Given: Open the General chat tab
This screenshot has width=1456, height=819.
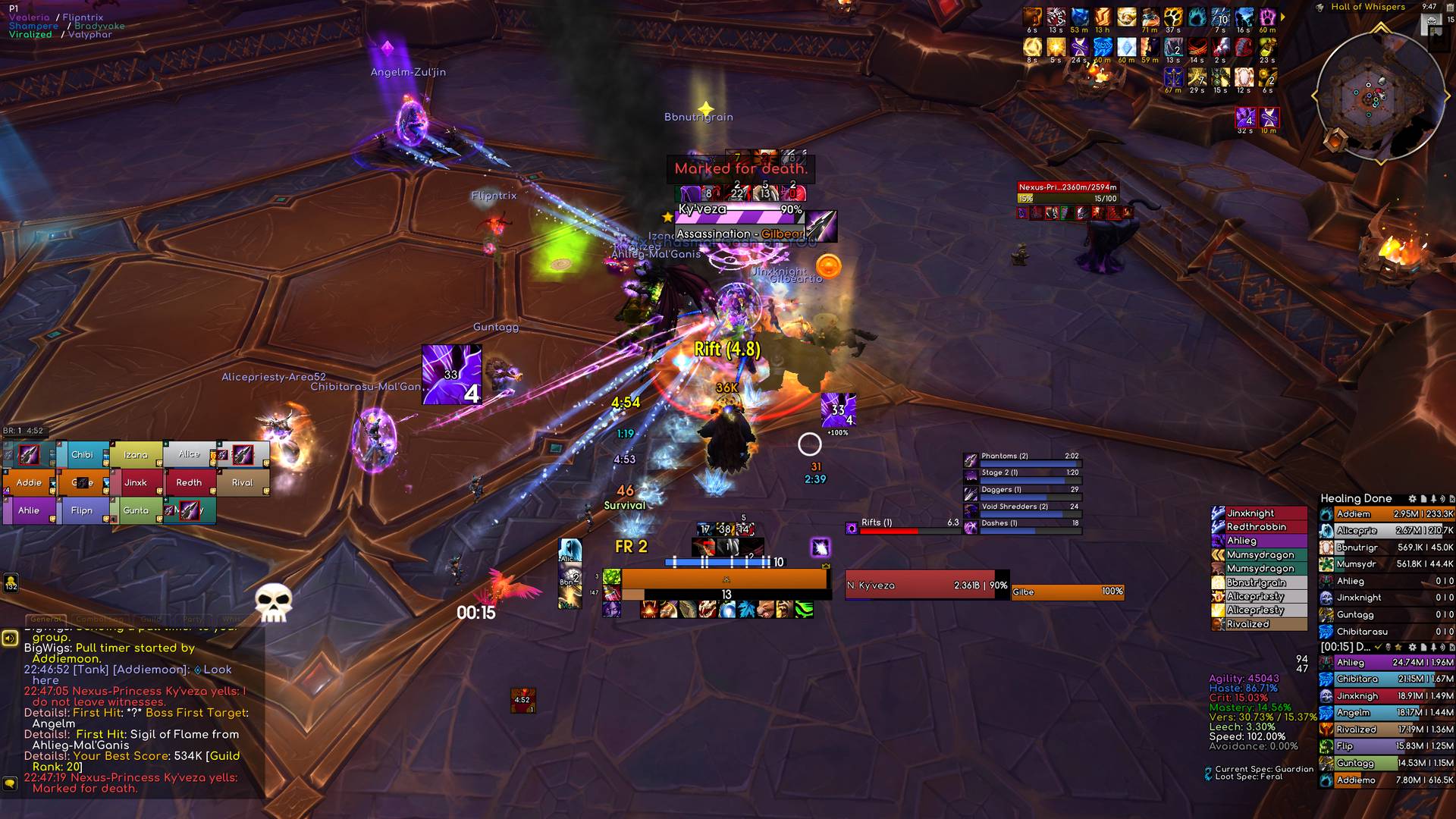Looking at the screenshot, I should [45, 620].
